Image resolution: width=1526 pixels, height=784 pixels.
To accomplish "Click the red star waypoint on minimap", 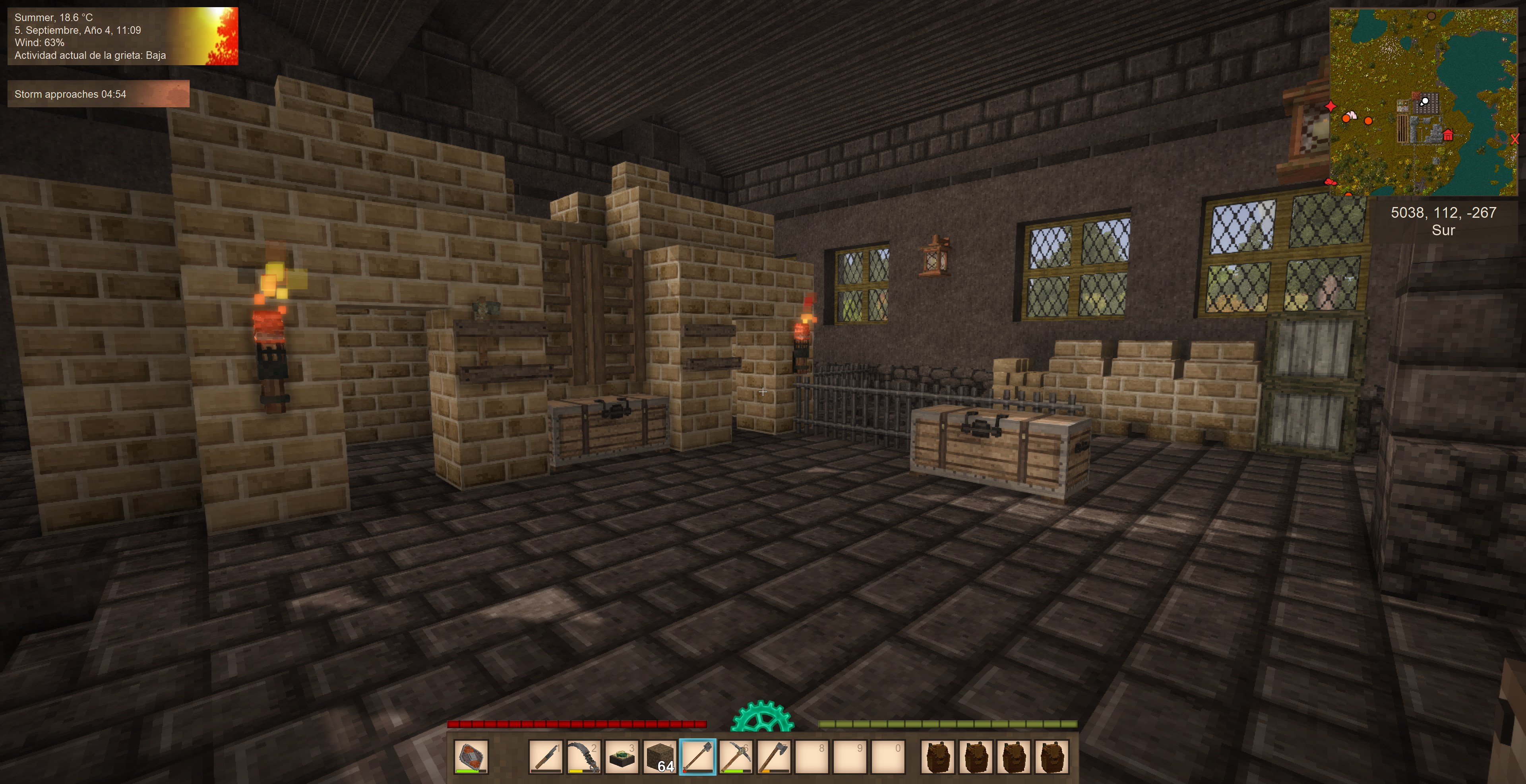I will coord(1330,106).
